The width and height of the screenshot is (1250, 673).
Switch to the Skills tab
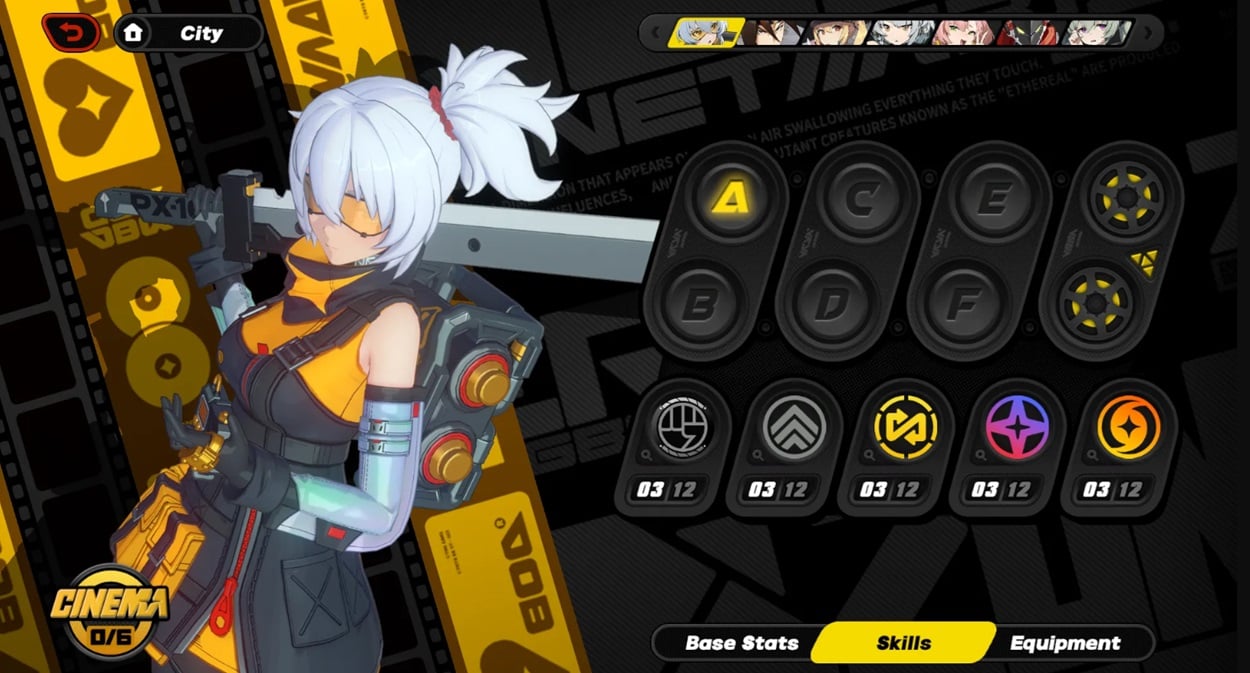pyautogui.click(x=903, y=643)
